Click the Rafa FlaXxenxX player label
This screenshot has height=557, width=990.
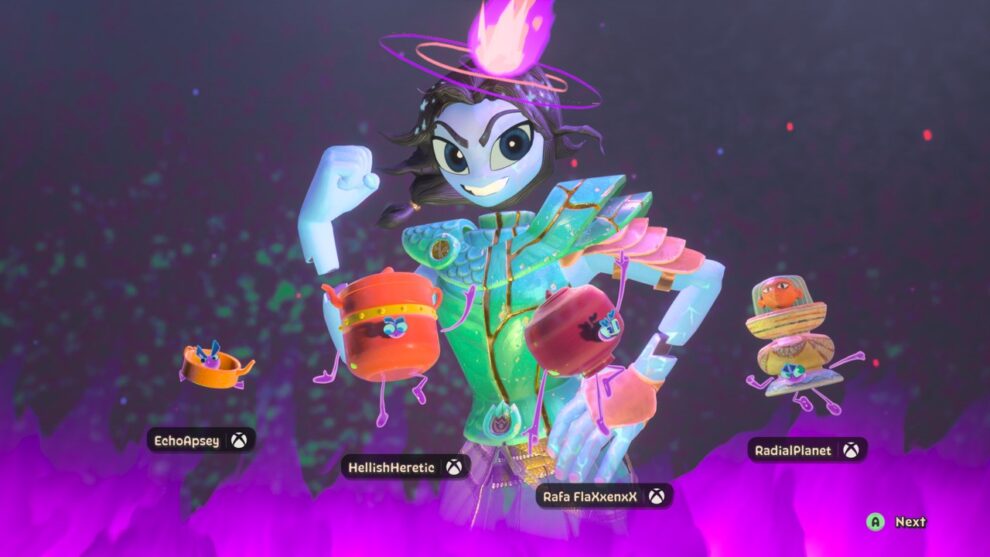coord(603,496)
